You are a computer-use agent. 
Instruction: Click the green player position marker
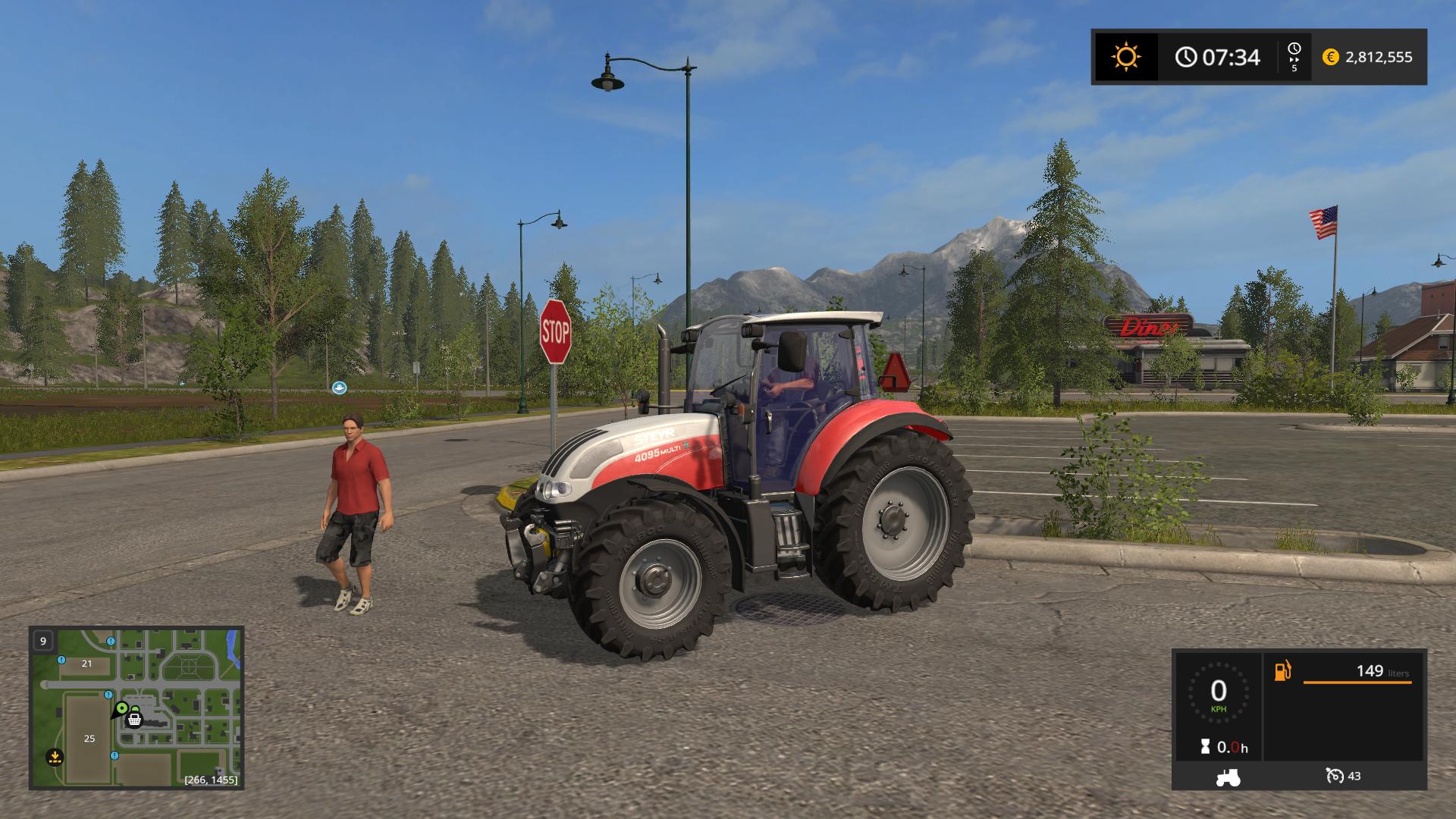[x=121, y=708]
